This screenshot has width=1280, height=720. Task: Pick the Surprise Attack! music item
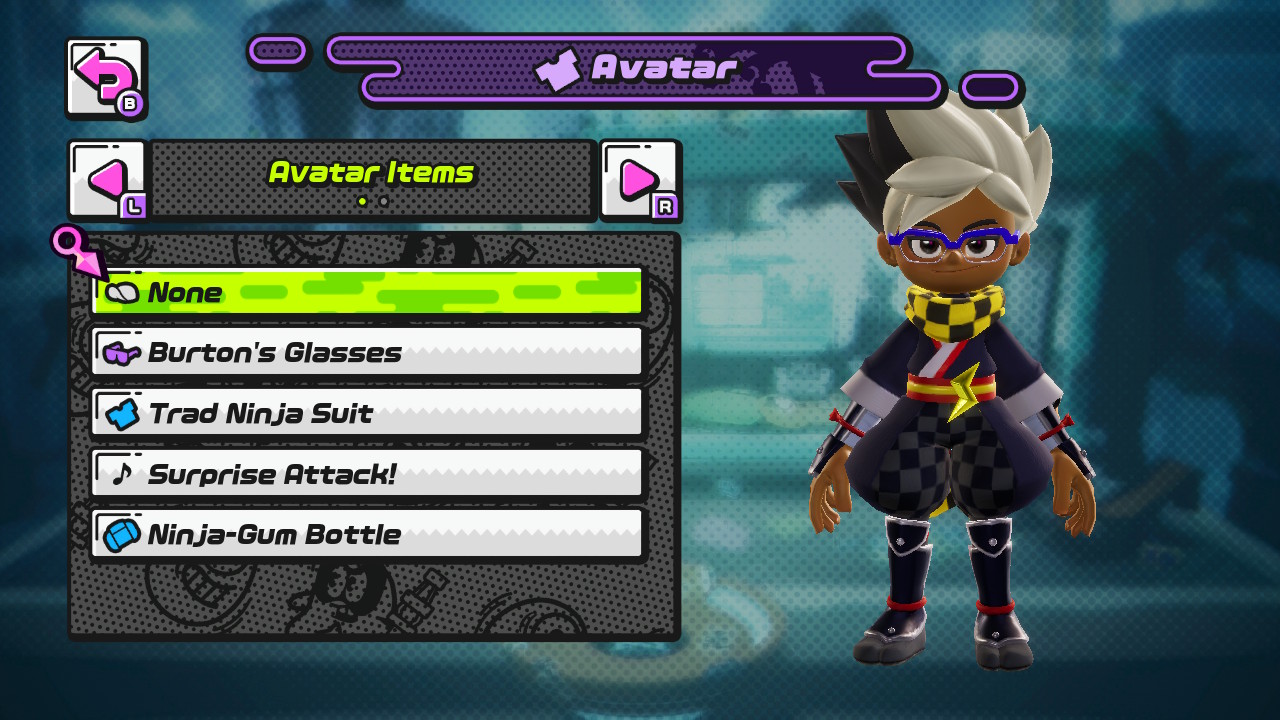coord(366,474)
